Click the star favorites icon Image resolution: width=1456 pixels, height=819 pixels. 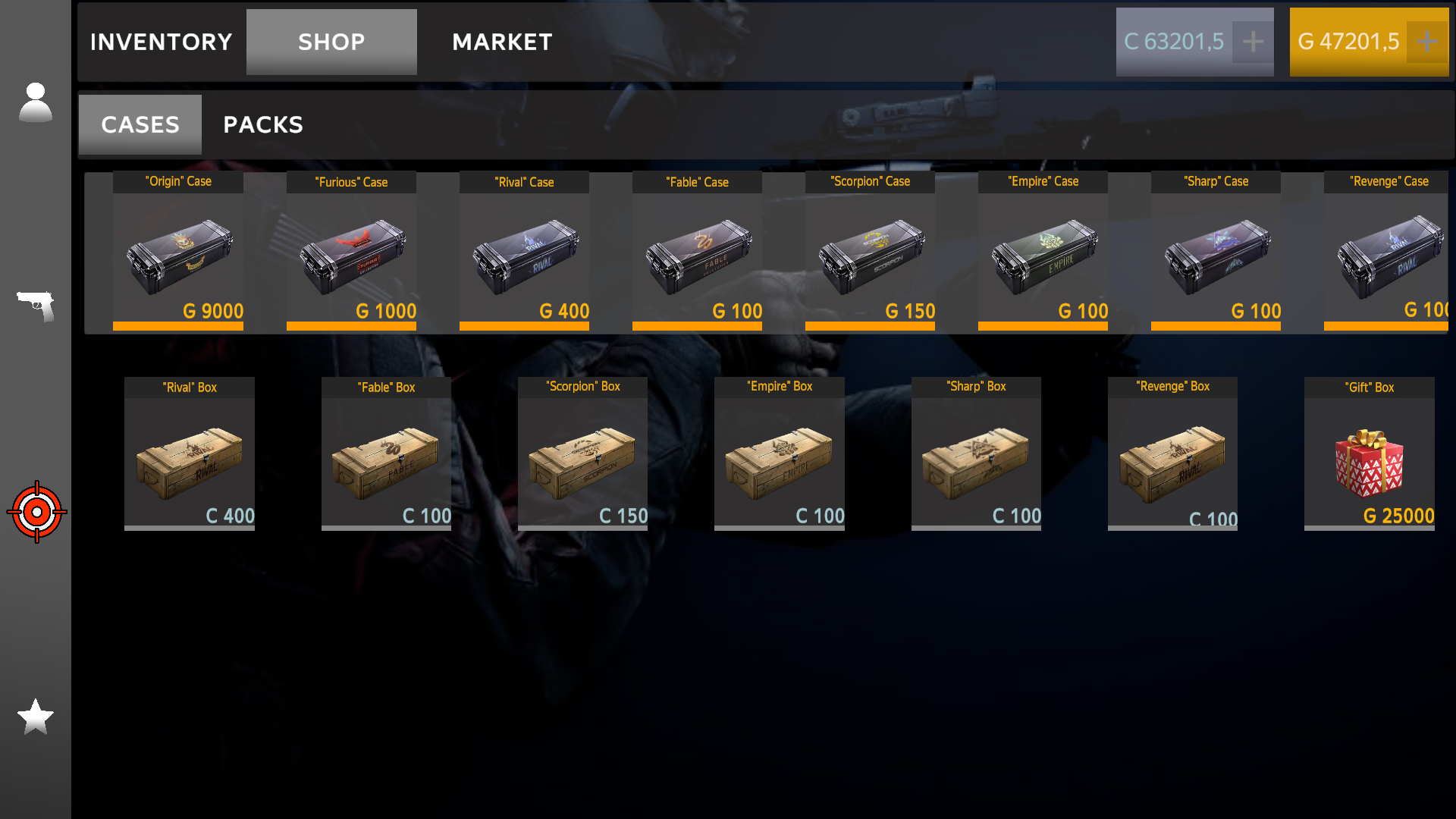coord(36,715)
